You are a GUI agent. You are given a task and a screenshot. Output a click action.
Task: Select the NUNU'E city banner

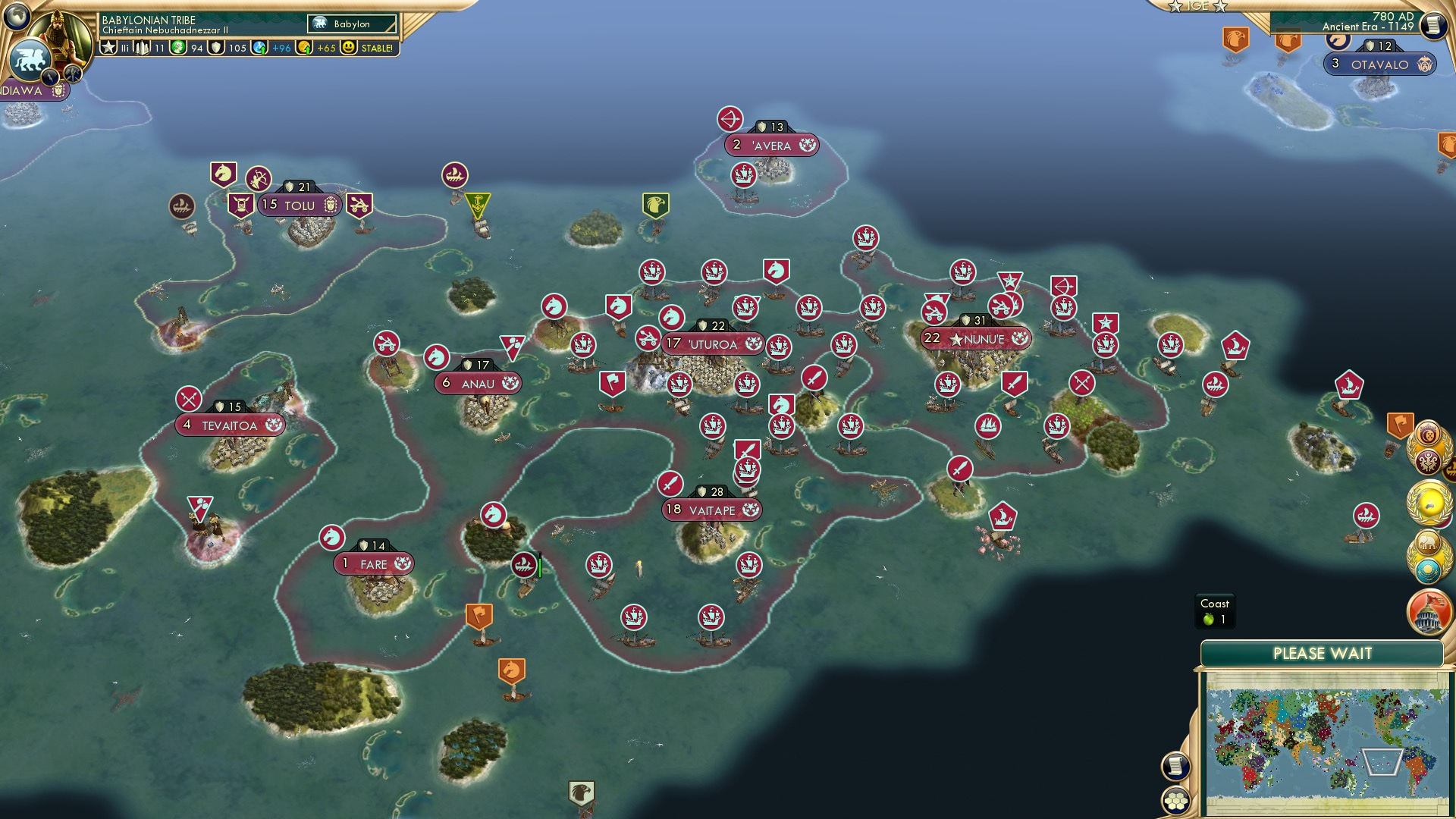(974, 339)
